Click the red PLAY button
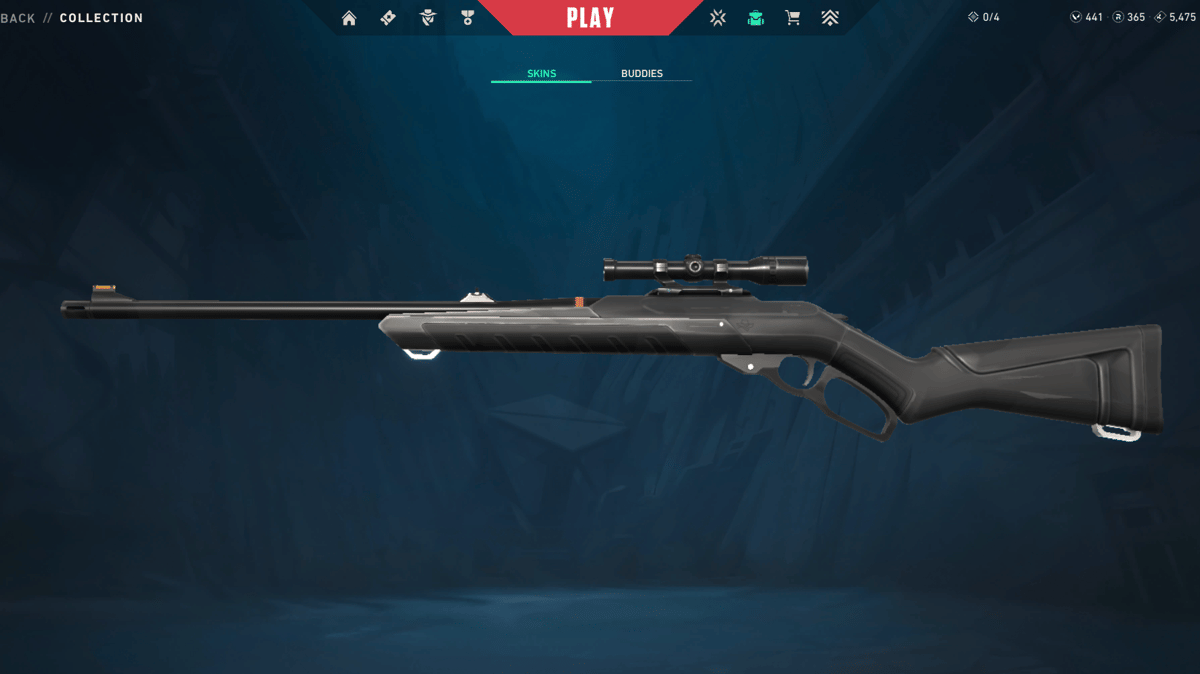This screenshot has height=674, width=1200. pyautogui.click(x=590, y=18)
